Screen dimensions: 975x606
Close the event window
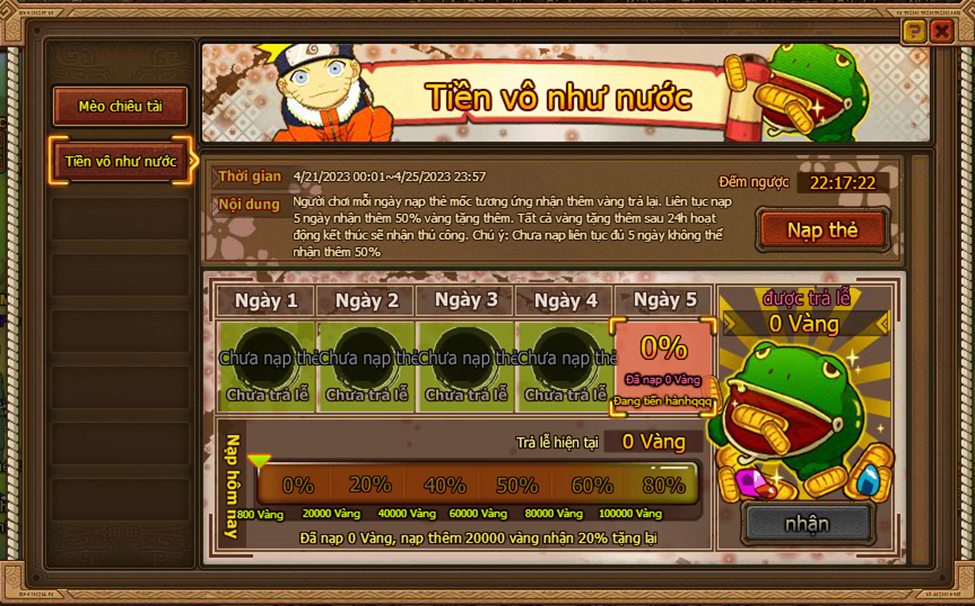[x=941, y=32]
